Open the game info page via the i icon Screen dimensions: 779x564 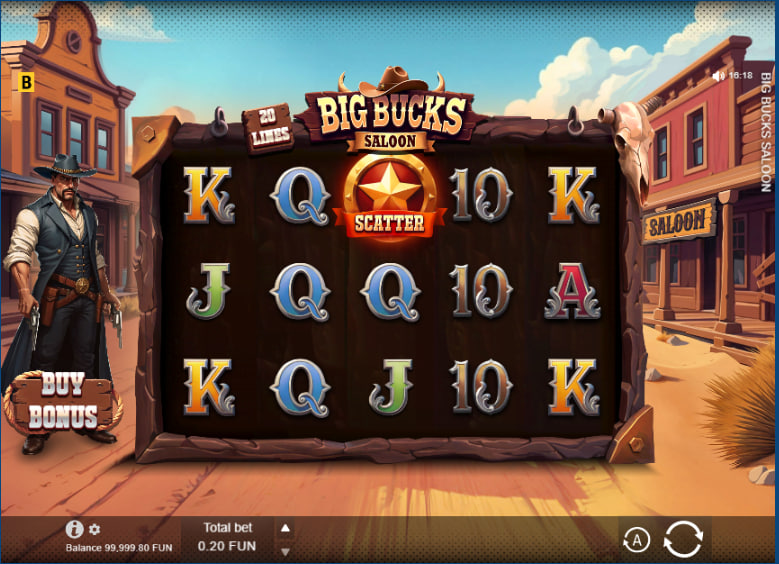pos(74,529)
